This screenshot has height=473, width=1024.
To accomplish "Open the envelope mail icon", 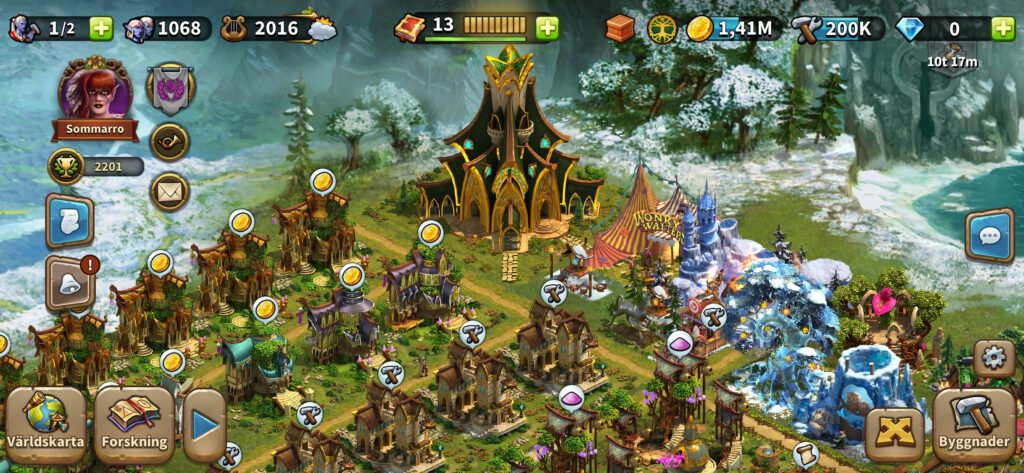I will [x=170, y=191].
